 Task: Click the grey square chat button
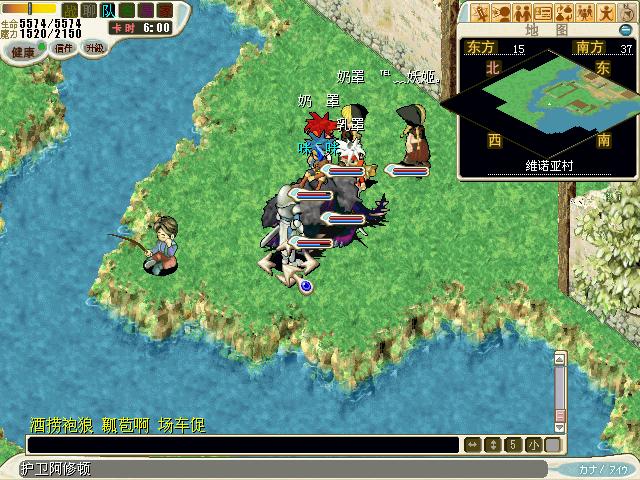coord(551,445)
